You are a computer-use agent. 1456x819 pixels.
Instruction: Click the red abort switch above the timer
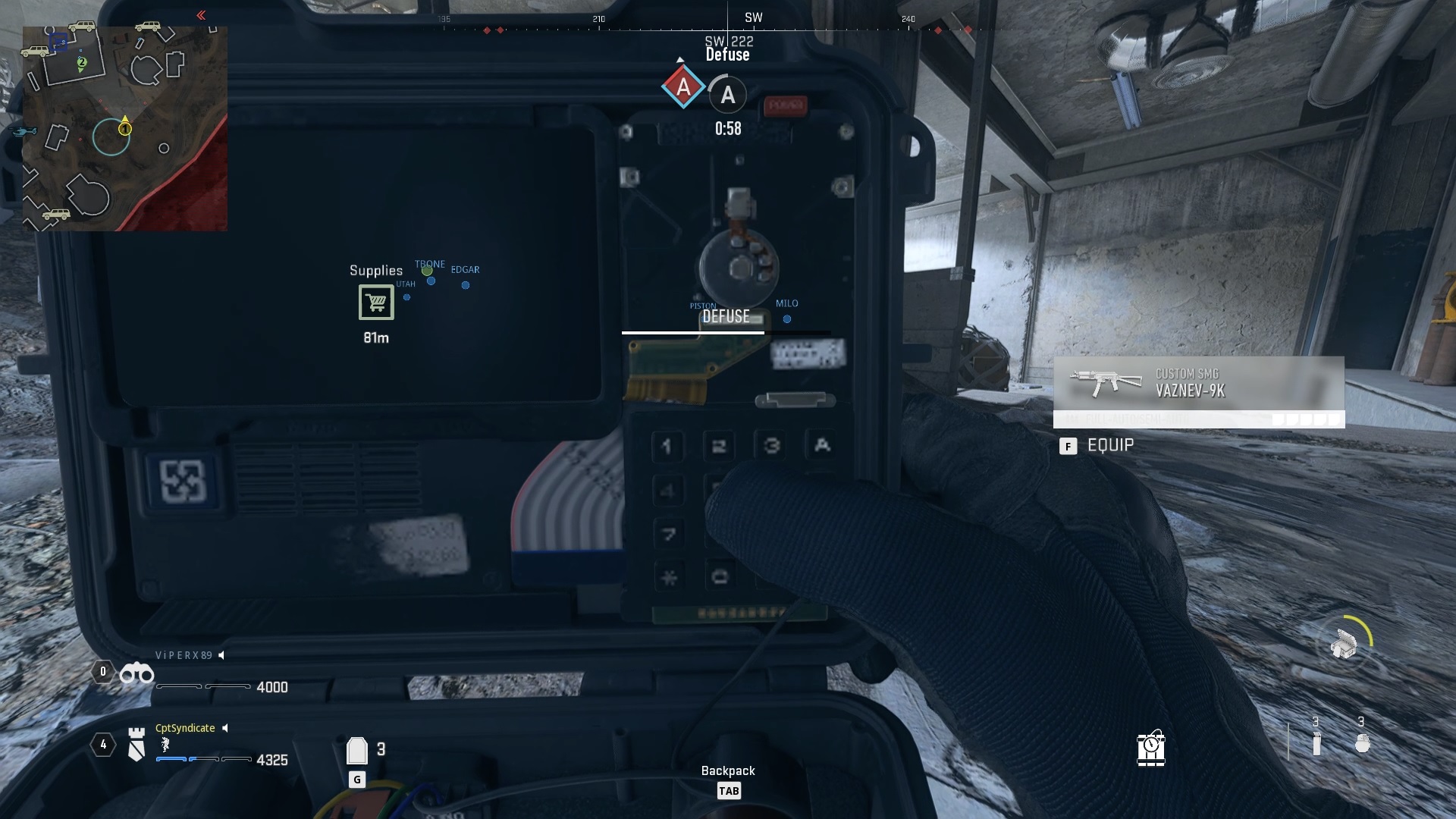[786, 106]
